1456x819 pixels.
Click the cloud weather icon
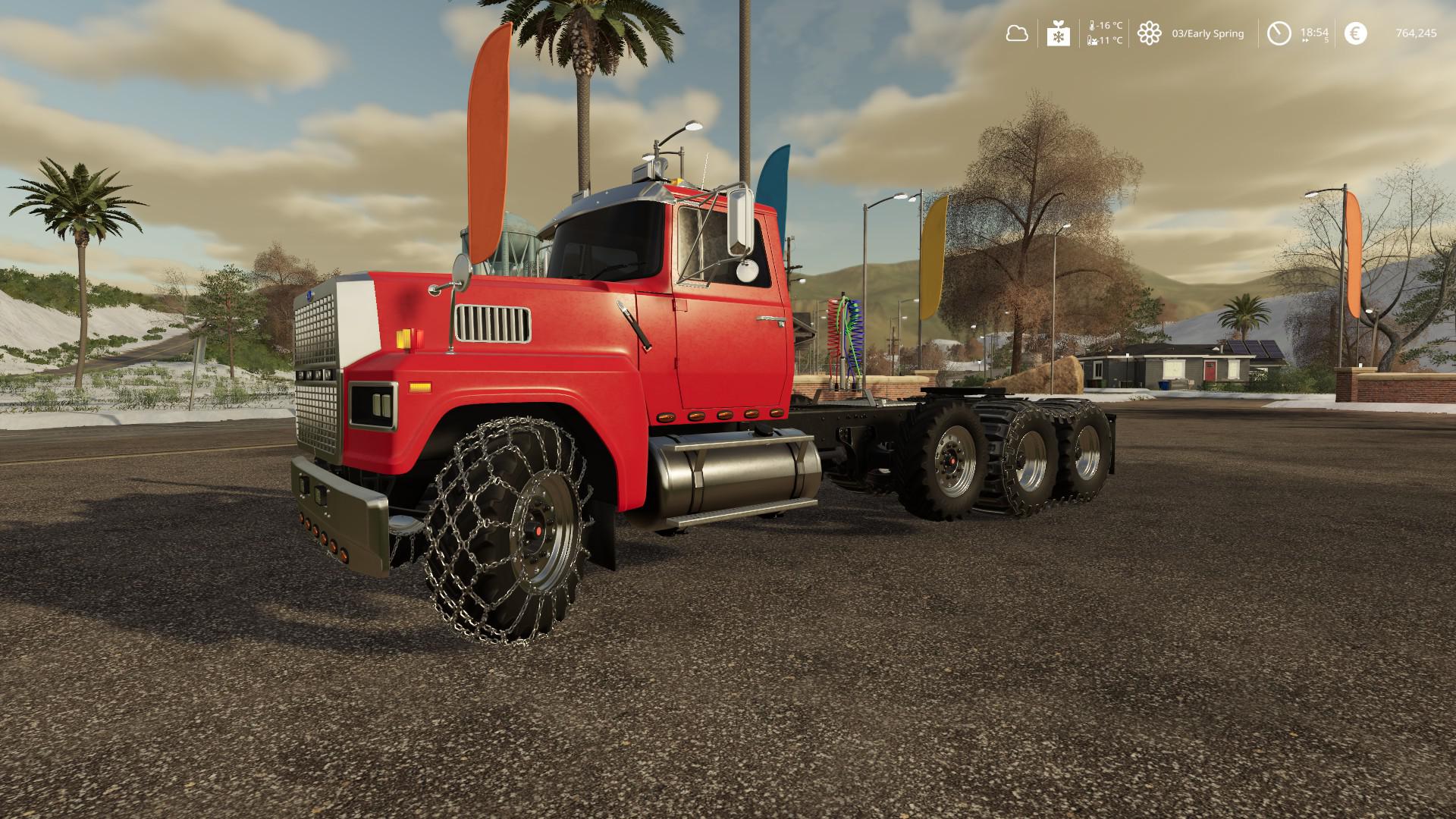1016,33
